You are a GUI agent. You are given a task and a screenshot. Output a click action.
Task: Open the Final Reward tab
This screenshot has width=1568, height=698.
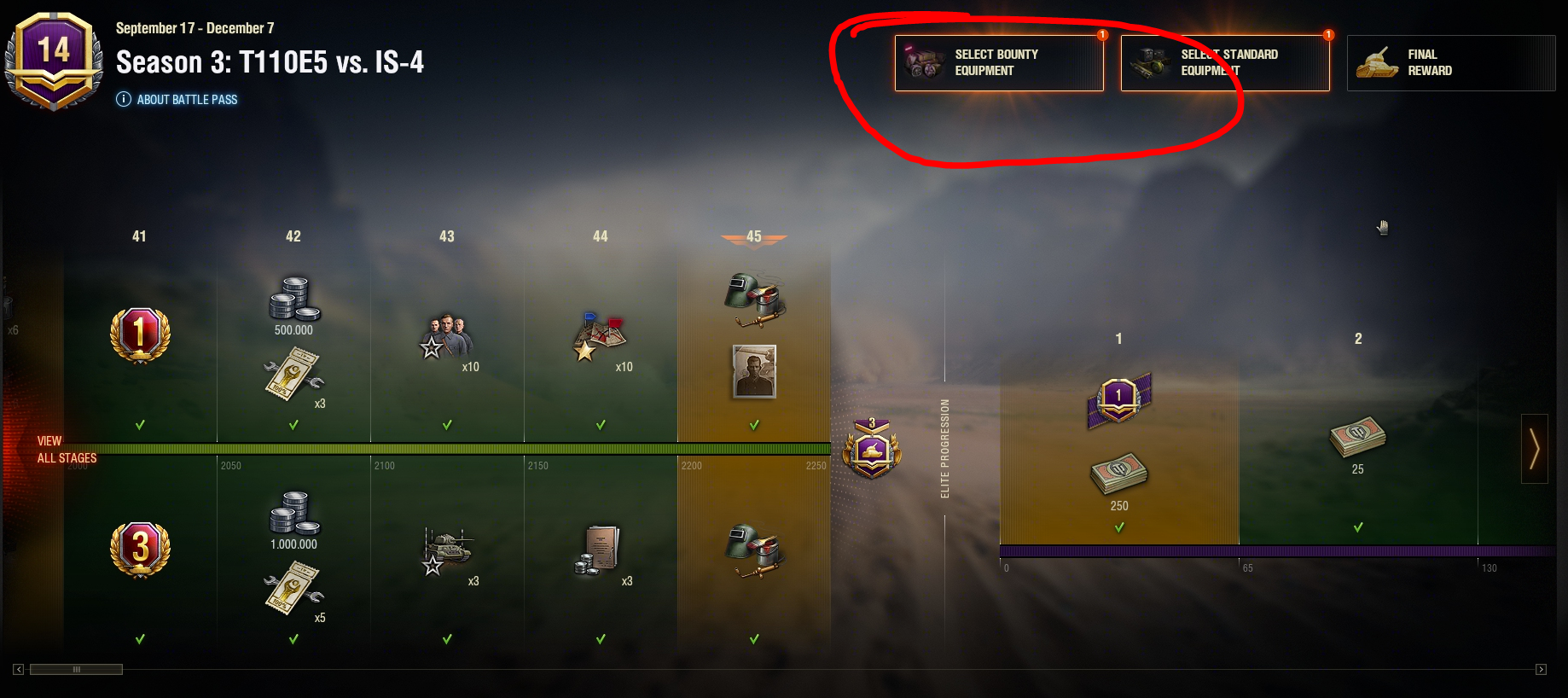pos(1450,62)
